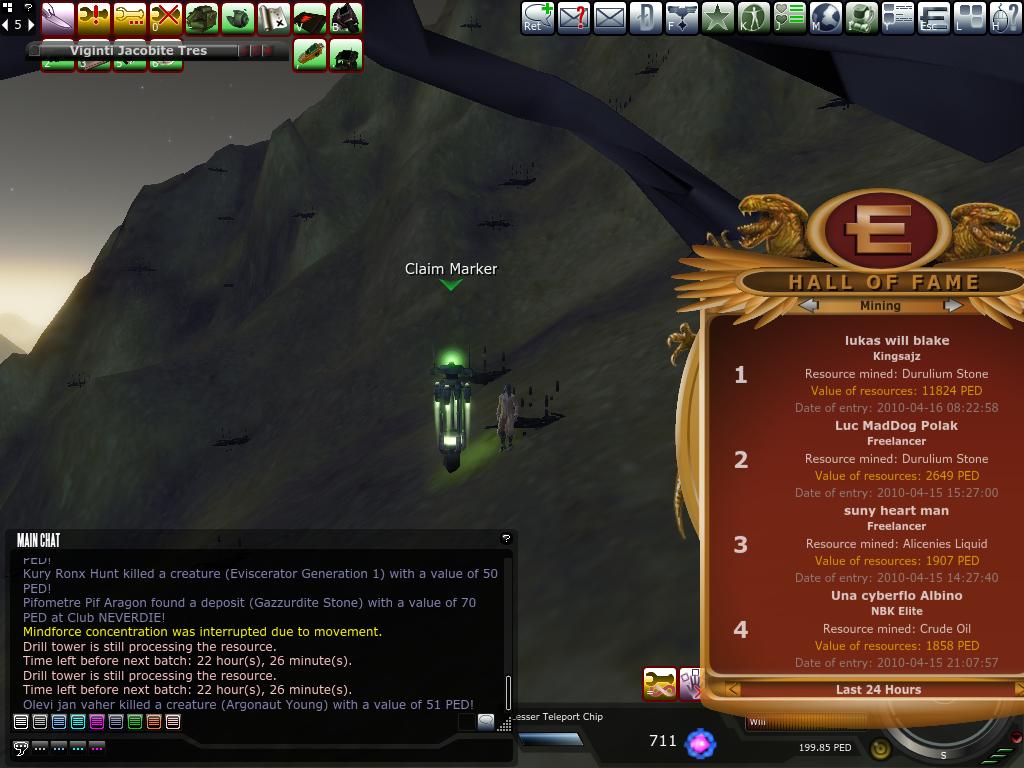Show next Hall of Fame category
1024x768 pixels.
coord(953,305)
